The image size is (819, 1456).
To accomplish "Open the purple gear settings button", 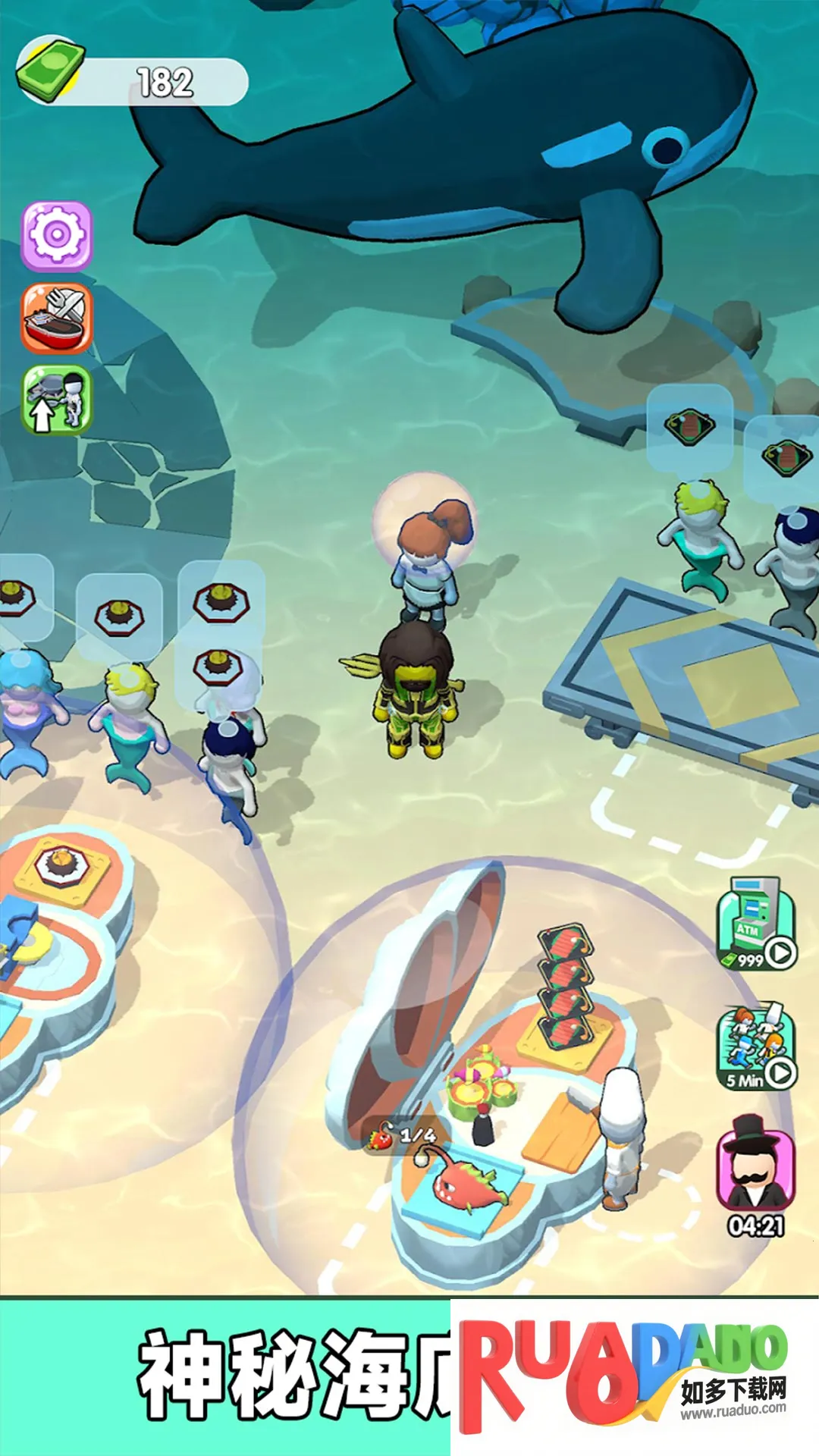I will (57, 236).
